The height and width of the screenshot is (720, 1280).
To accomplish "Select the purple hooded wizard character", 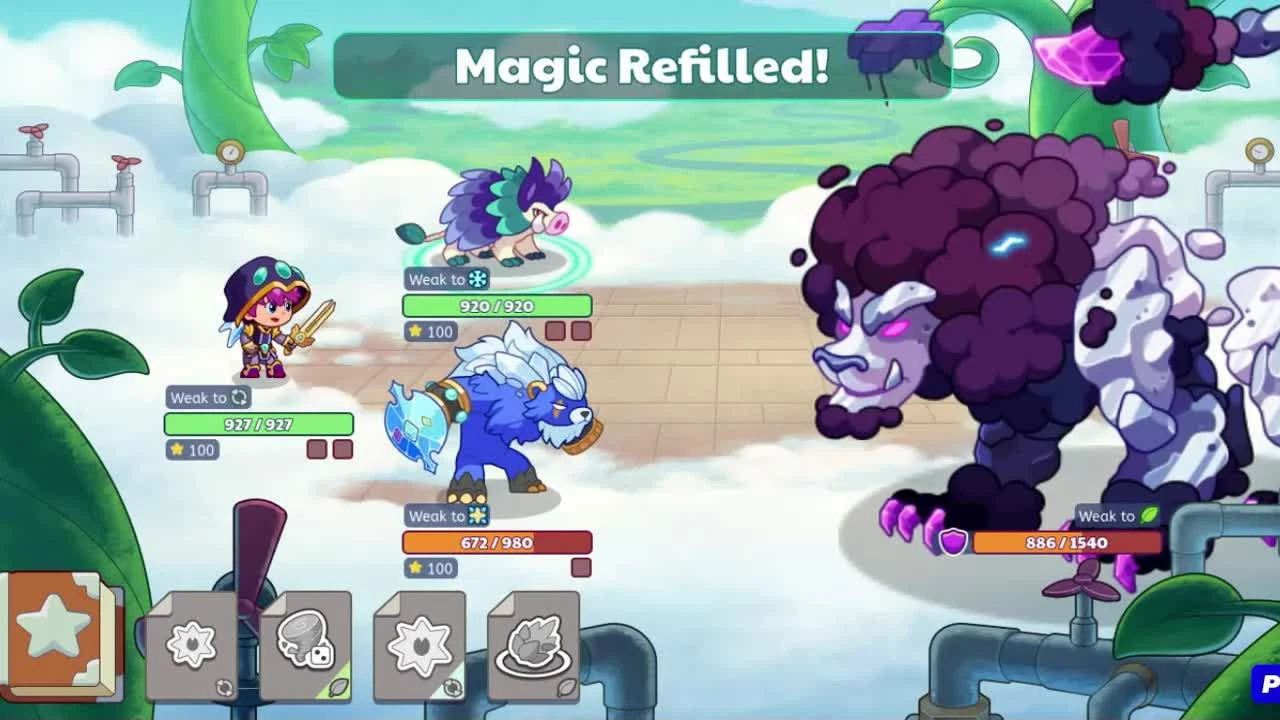I will [258, 320].
